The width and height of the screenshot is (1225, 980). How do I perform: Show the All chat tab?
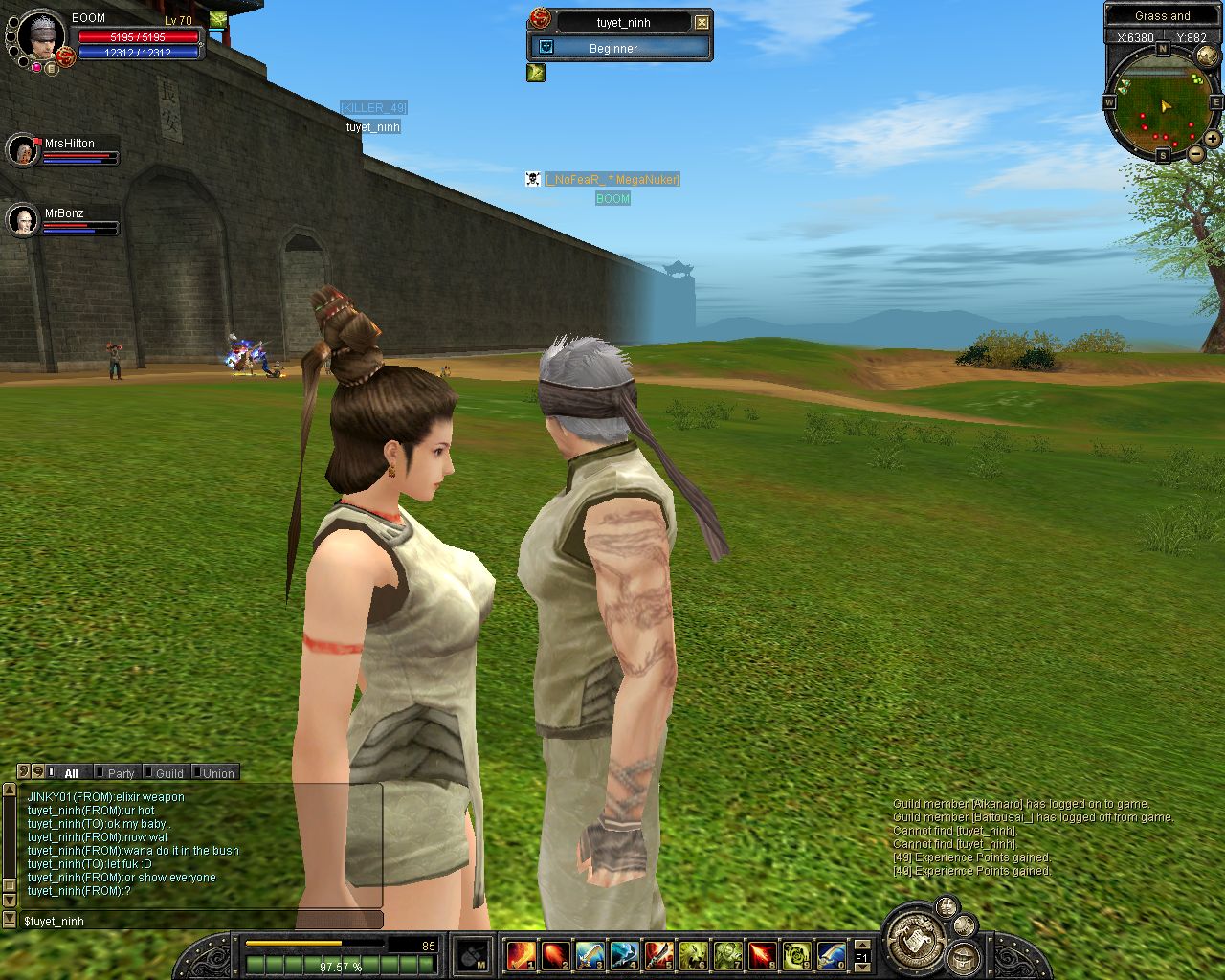(71, 773)
